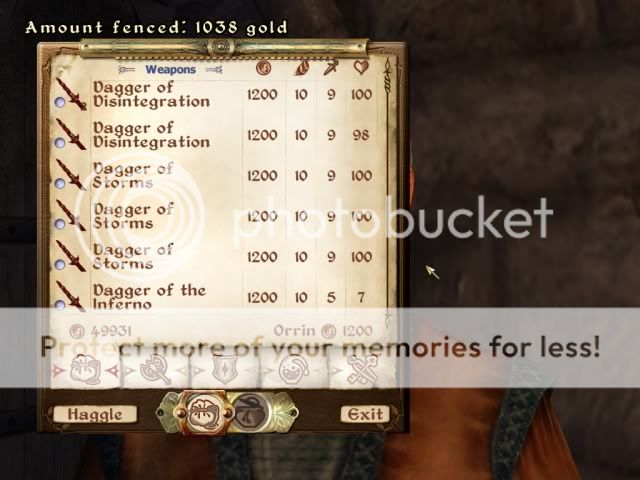Open the miscellaneous crossed-tools tab
640x480 pixels.
coord(357,371)
